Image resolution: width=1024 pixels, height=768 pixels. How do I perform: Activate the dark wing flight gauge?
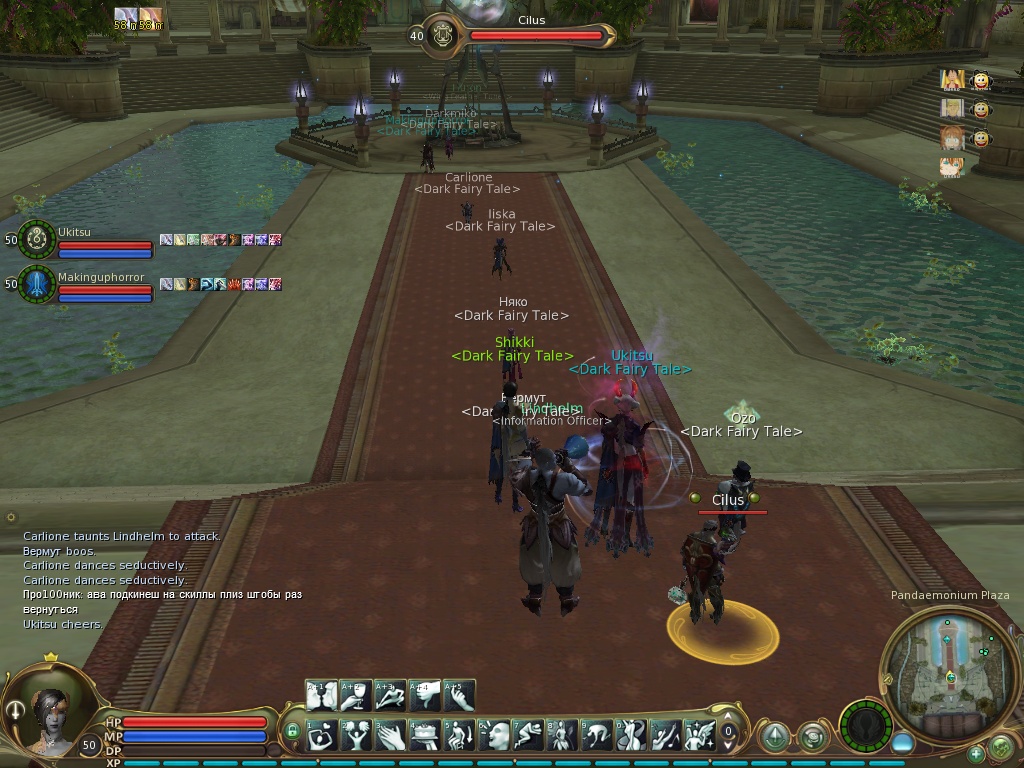point(865,725)
